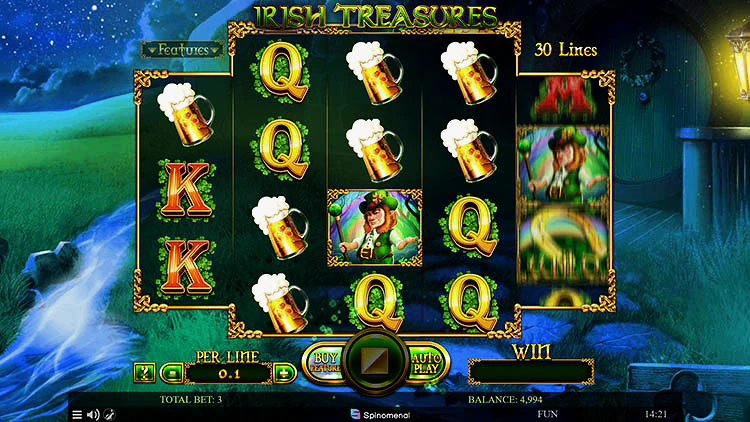Screen dimensions: 750x422
Task: Activate Auto Play
Action: tap(427, 361)
